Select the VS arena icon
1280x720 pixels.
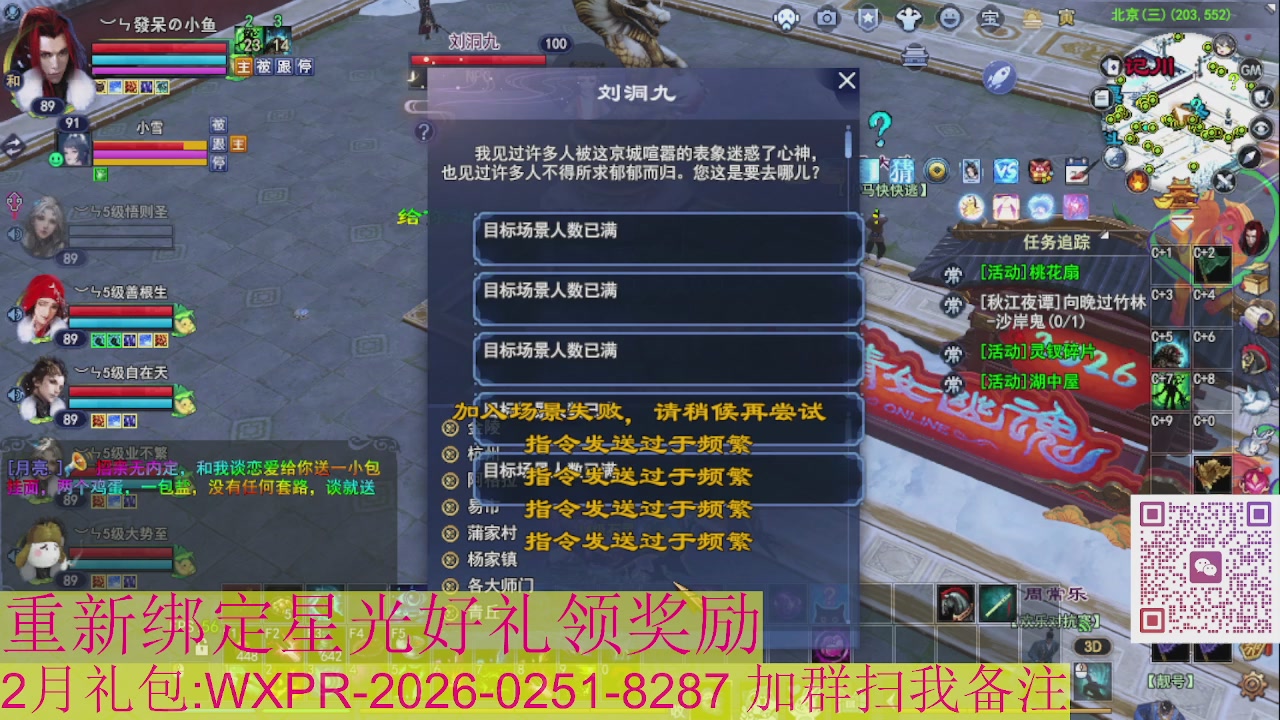tap(1008, 172)
